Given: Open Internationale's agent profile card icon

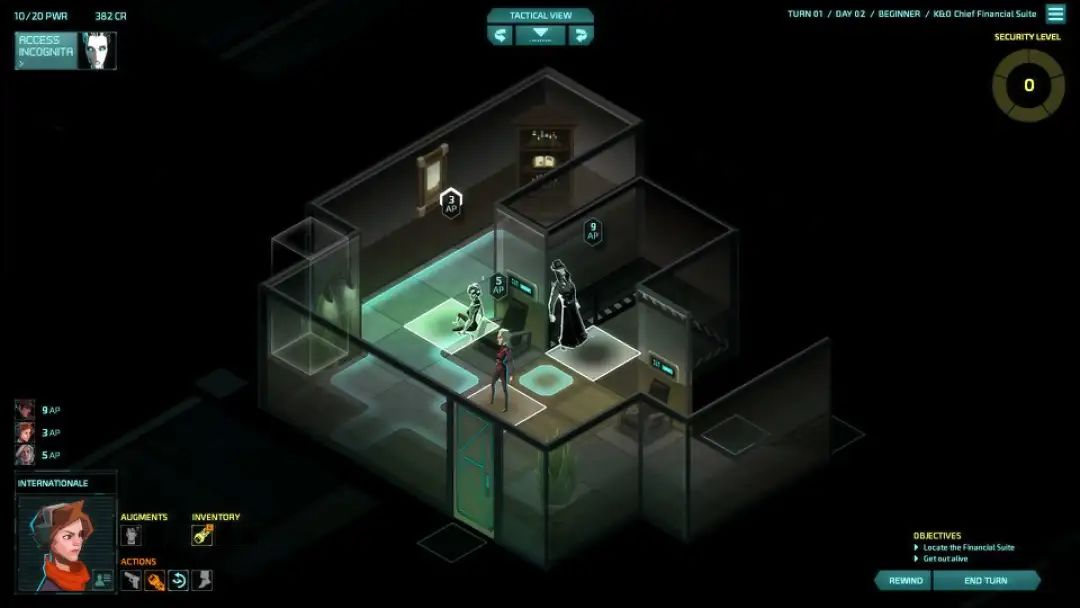Looking at the screenshot, I should (x=102, y=579).
